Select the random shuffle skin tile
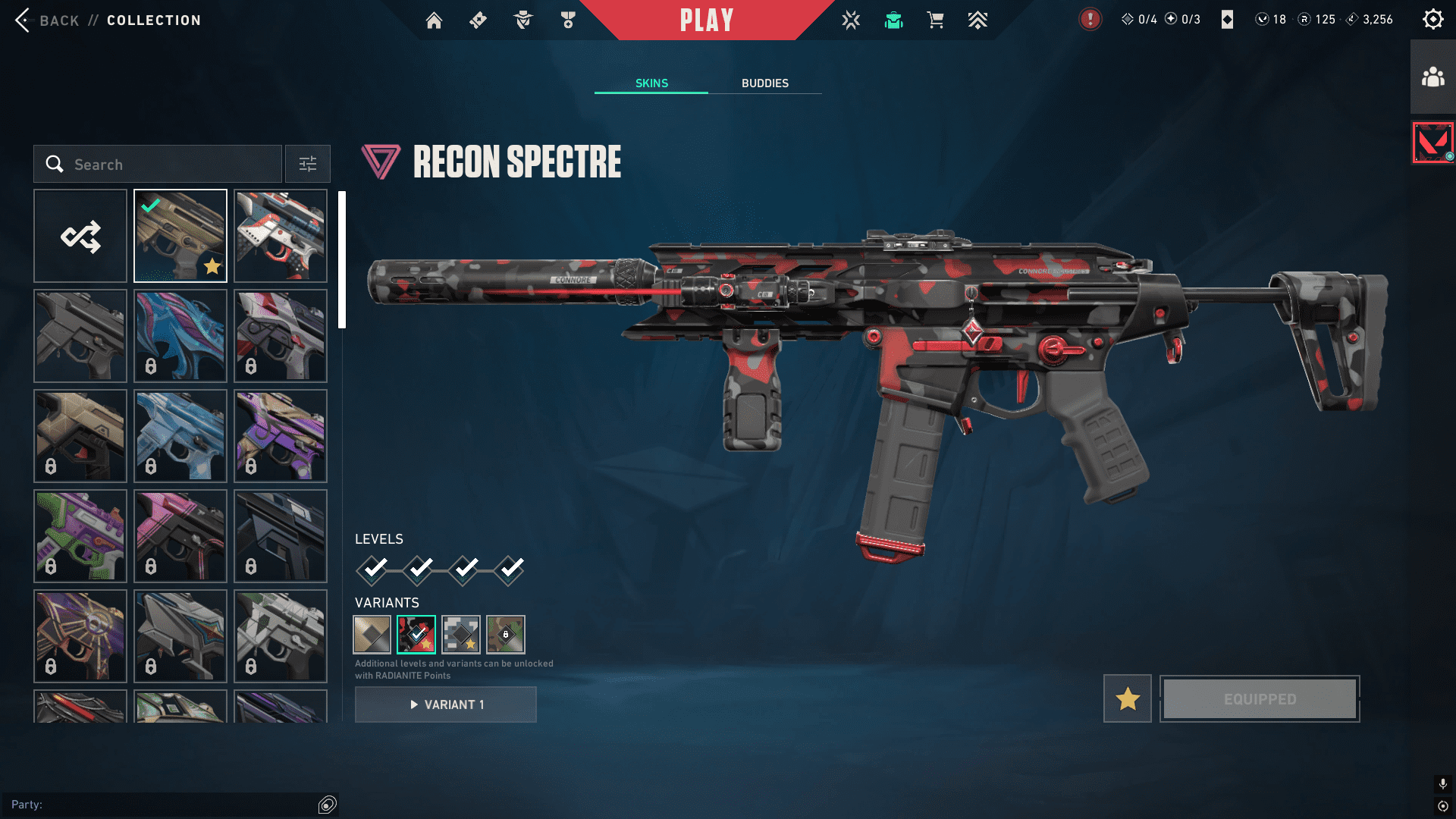 (80, 237)
